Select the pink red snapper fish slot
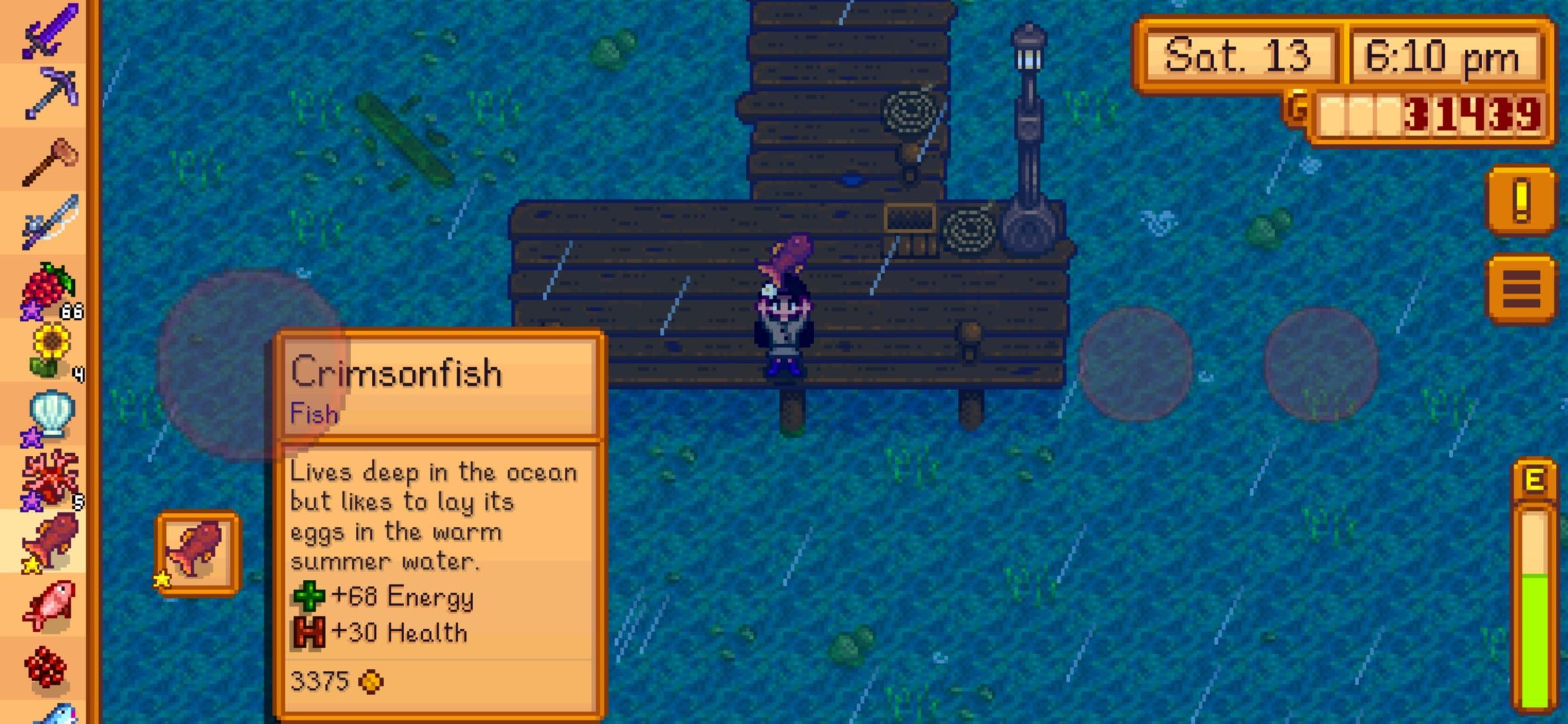 click(48, 605)
